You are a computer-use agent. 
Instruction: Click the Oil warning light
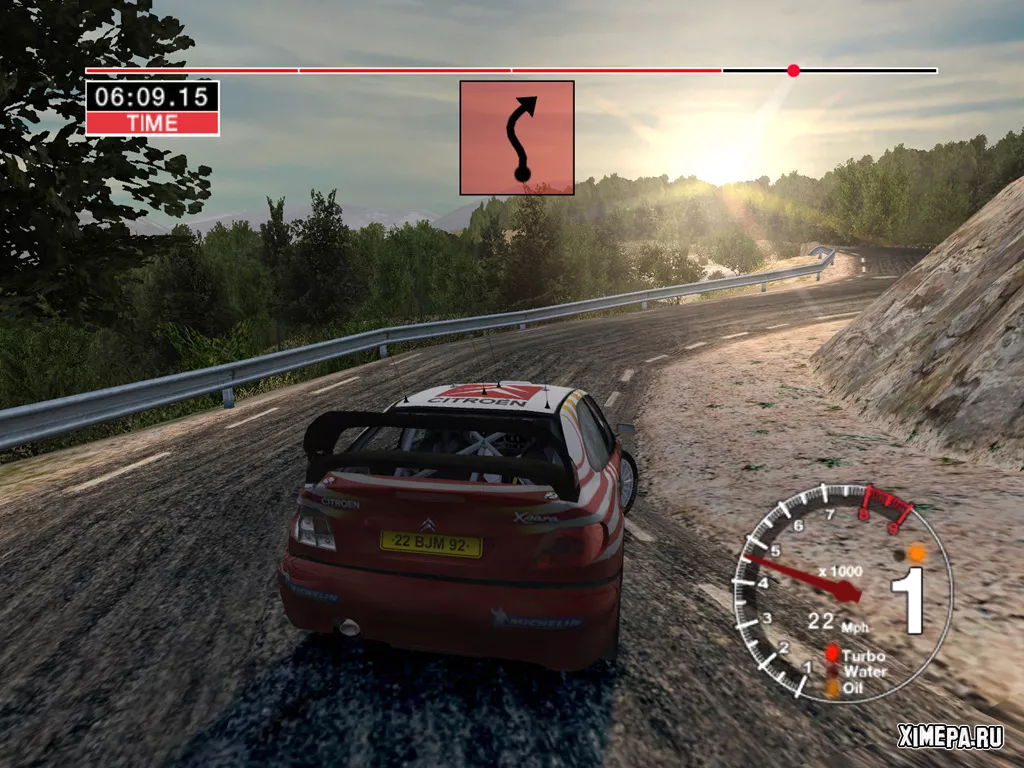click(831, 688)
